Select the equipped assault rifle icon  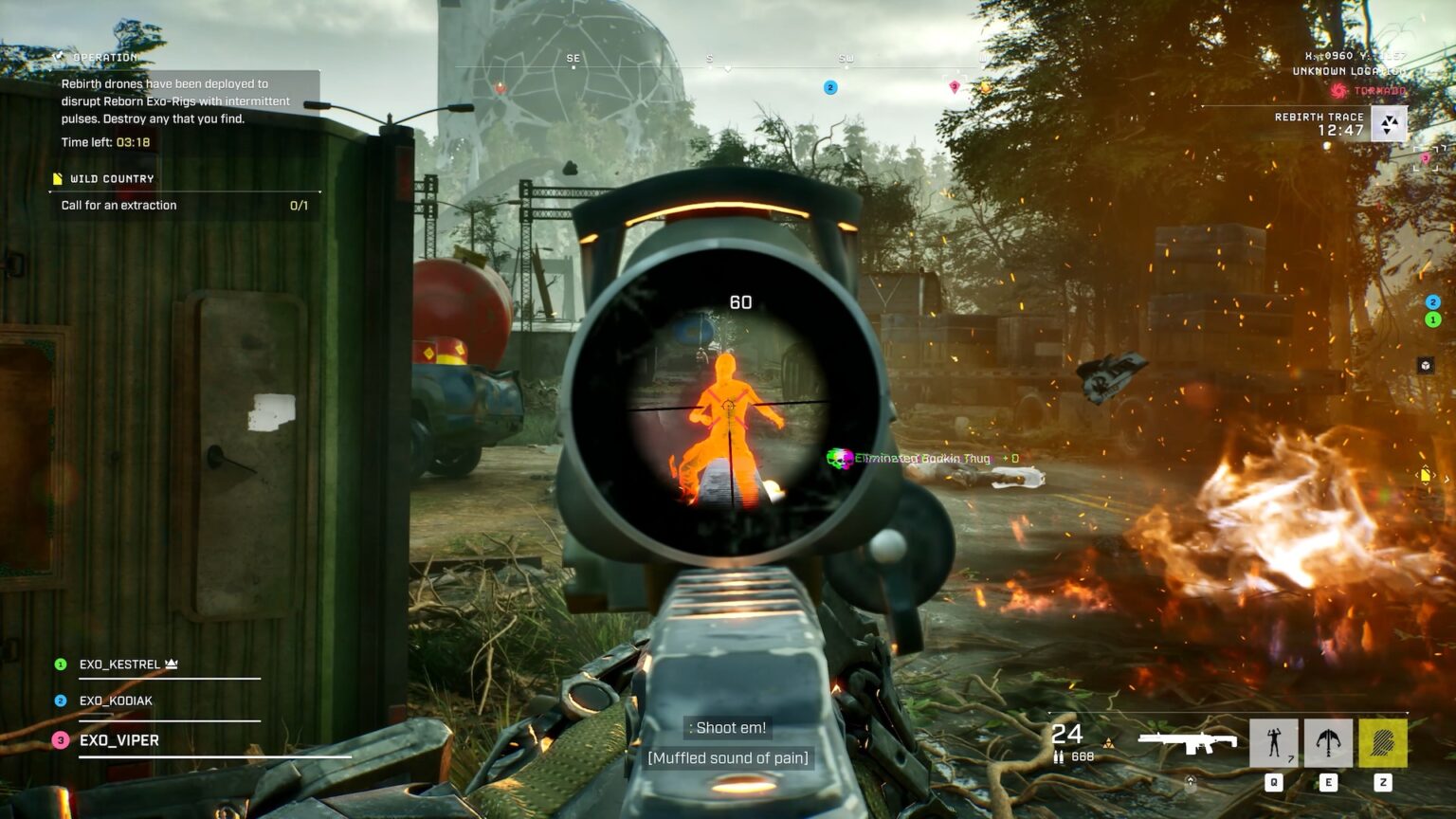[x=1187, y=742]
